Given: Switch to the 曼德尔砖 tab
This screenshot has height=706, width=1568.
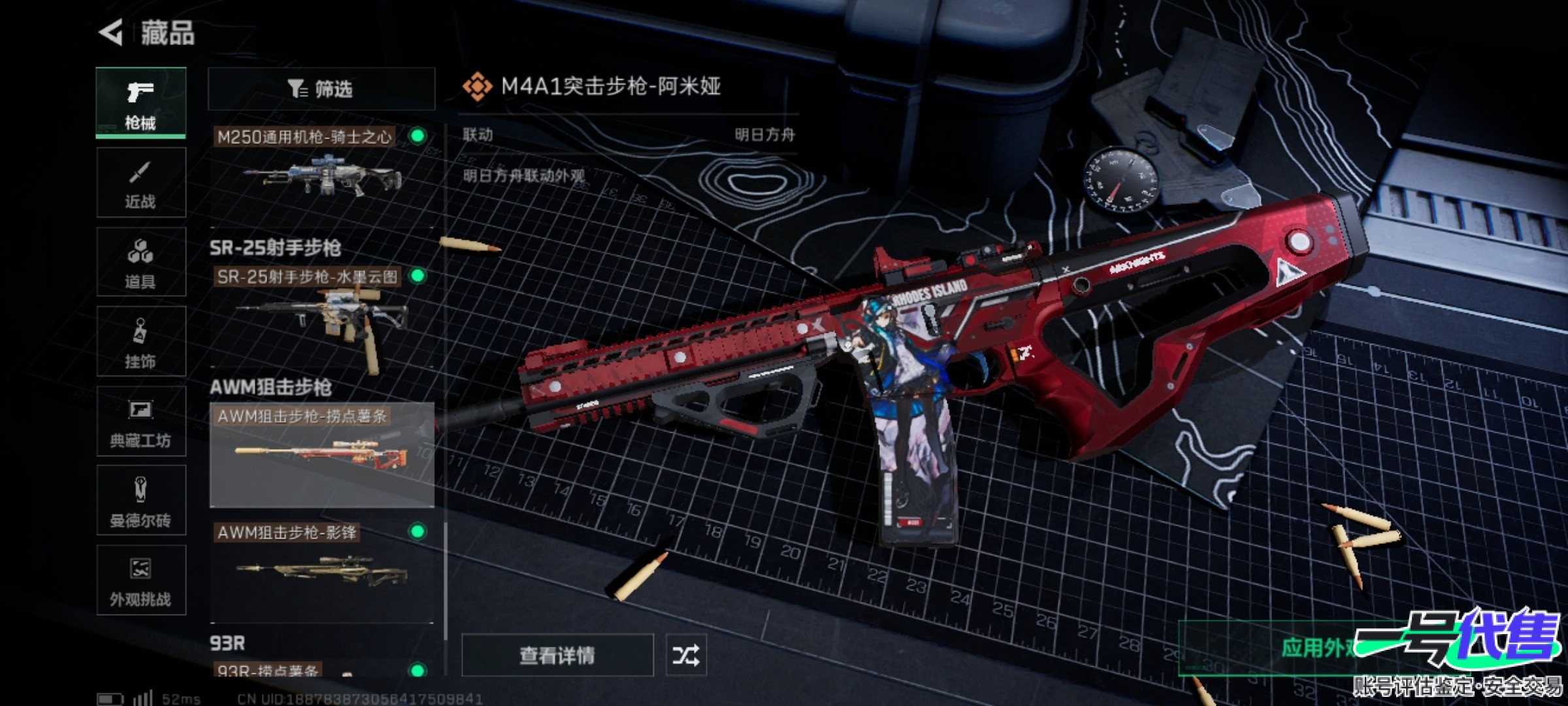Looking at the screenshot, I should [140, 501].
